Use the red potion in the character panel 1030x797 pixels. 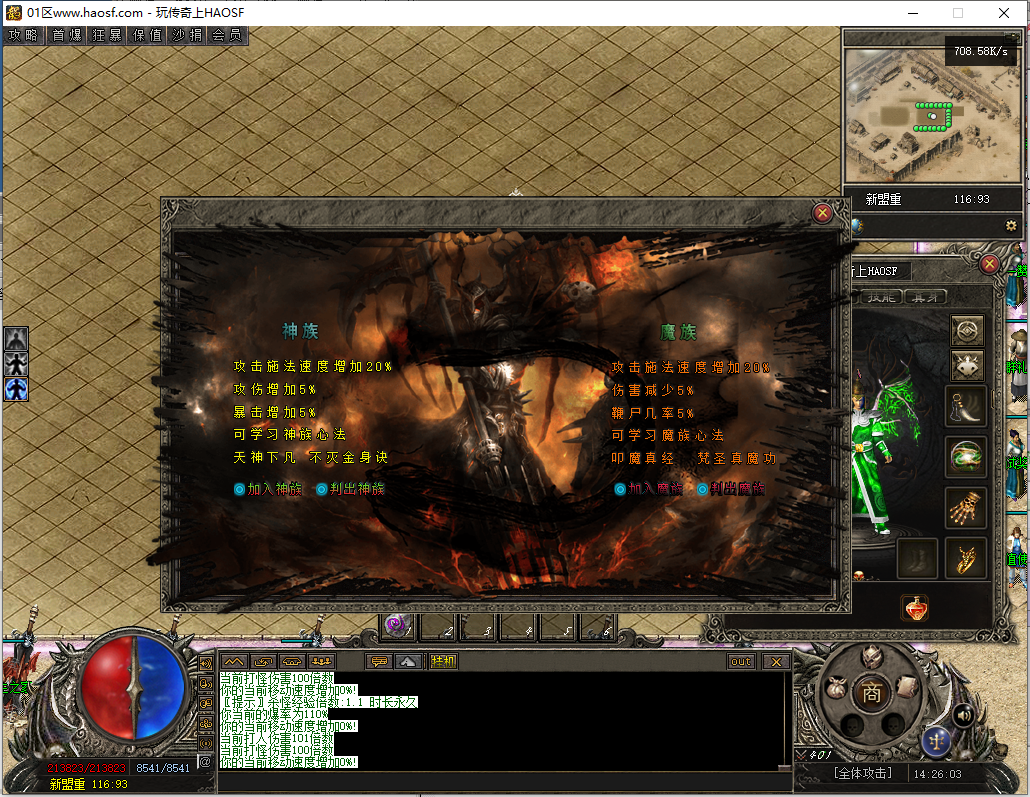[914, 608]
